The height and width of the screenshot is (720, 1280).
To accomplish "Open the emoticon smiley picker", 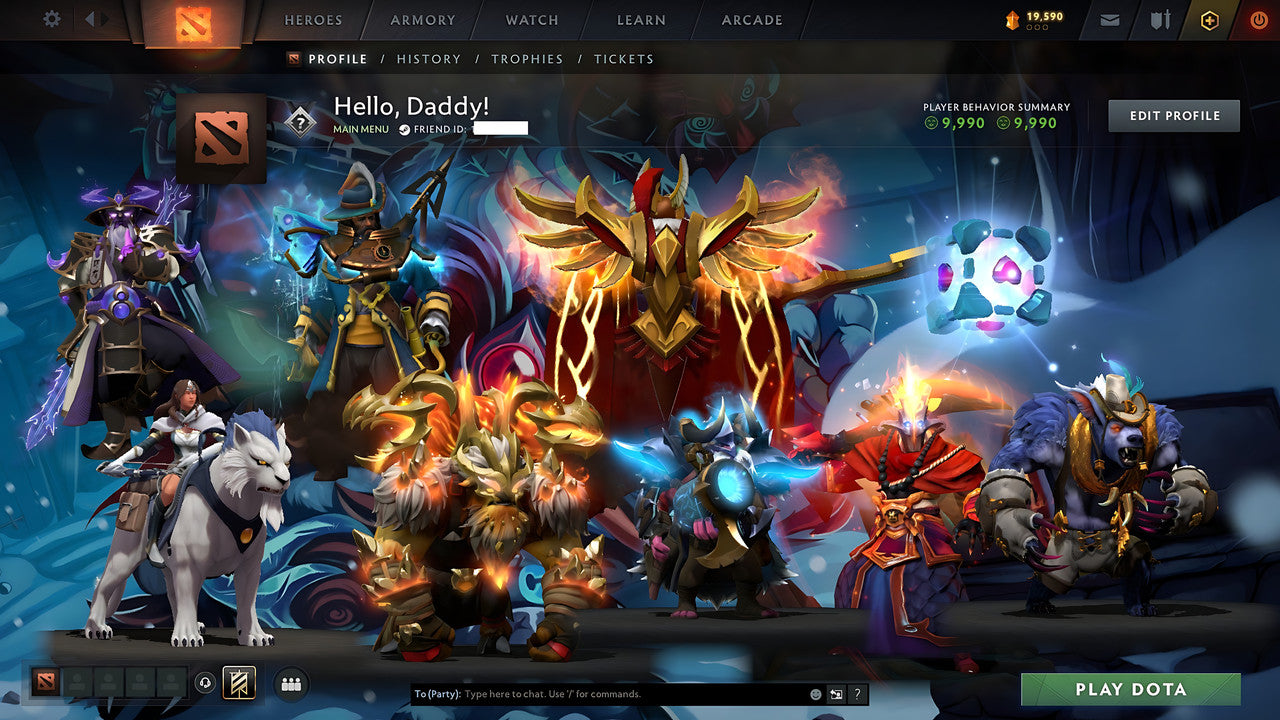I will click(815, 692).
